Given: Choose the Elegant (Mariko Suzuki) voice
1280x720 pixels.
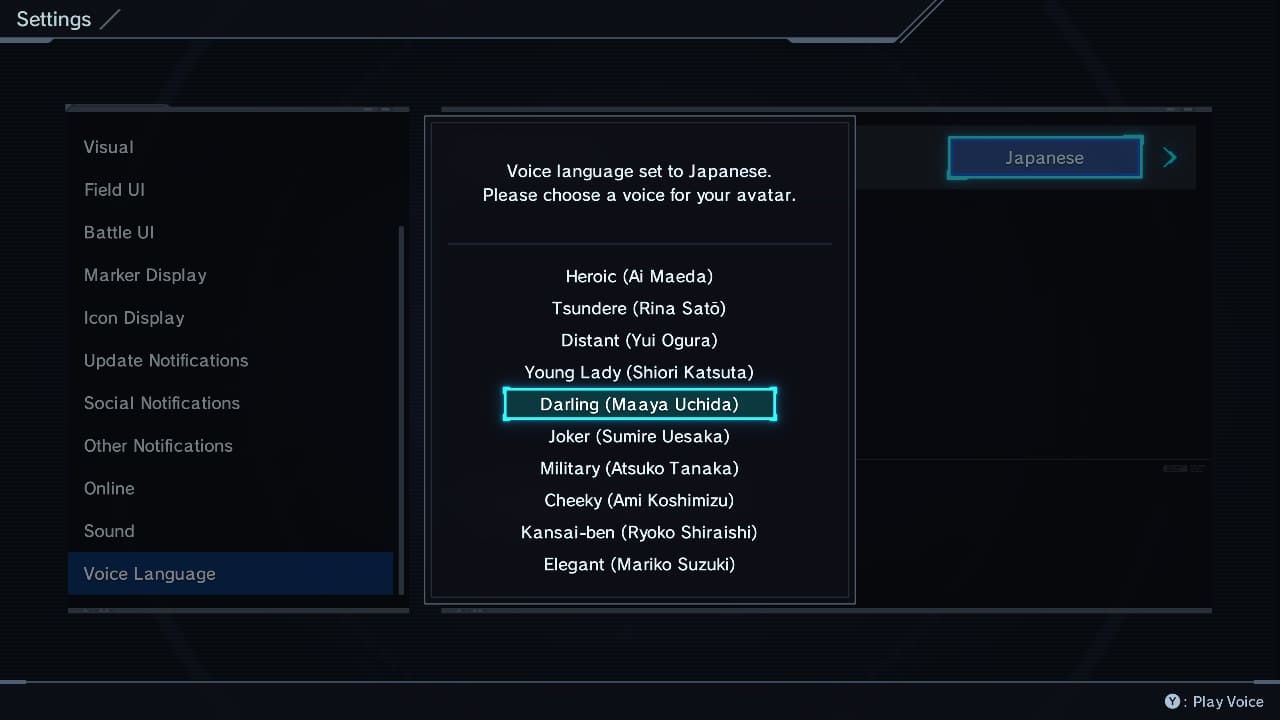Looking at the screenshot, I should point(639,564).
